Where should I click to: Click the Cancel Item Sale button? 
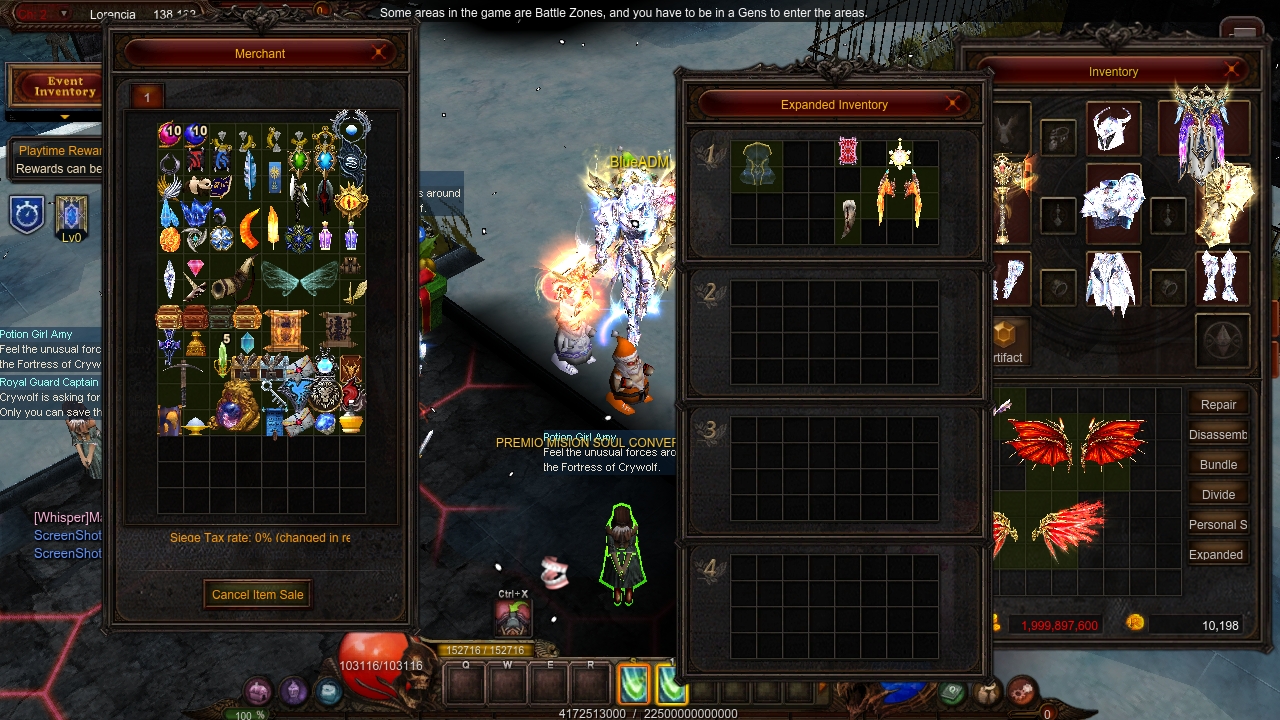pos(257,594)
